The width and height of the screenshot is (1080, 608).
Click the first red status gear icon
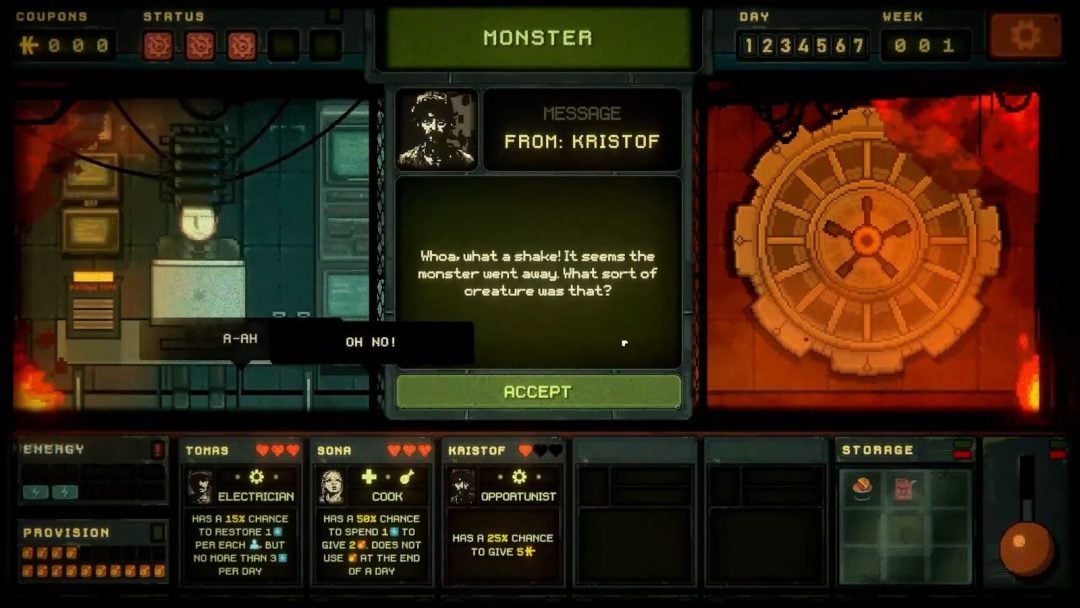click(x=158, y=45)
